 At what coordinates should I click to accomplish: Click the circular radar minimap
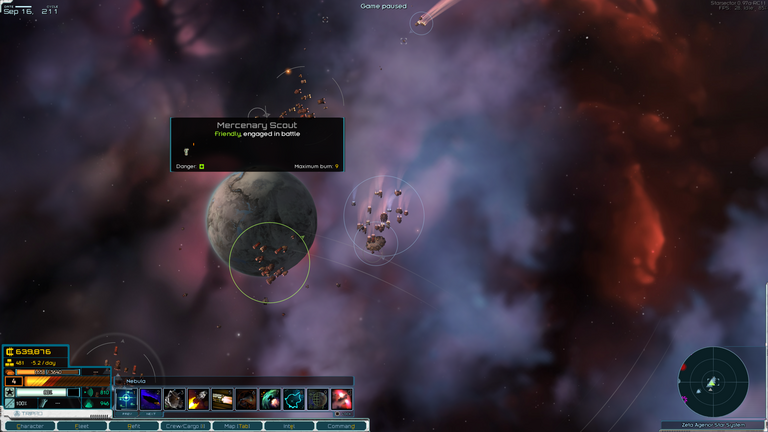pos(713,381)
